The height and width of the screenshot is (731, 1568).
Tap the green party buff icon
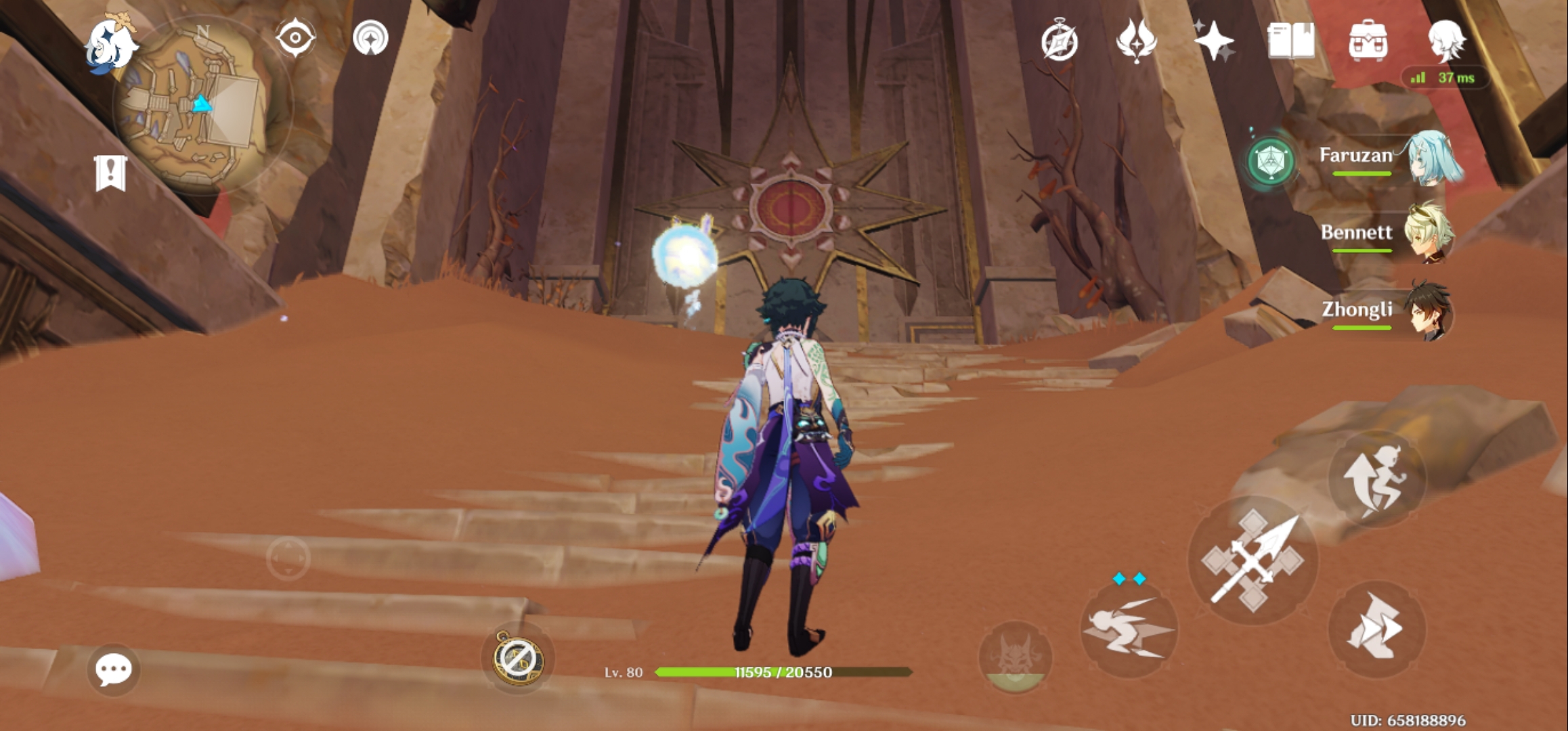click(x=1272, y=162)
